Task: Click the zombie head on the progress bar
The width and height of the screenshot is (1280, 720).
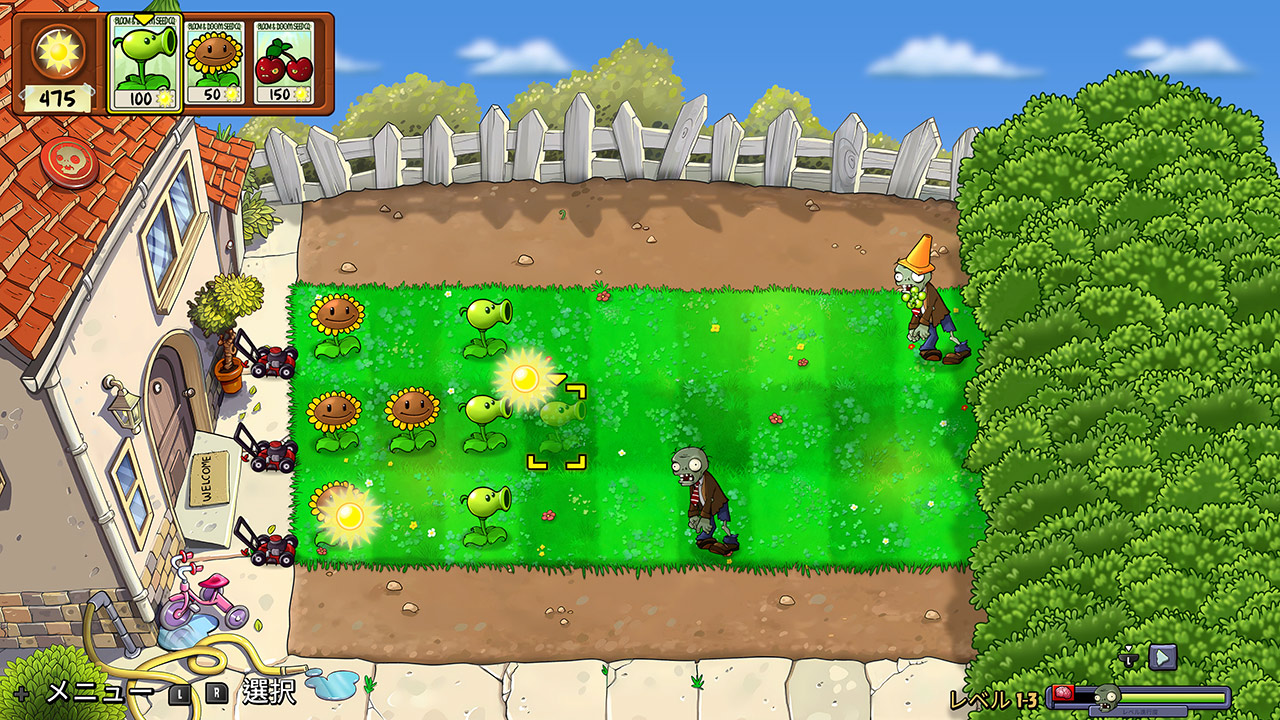Action: (x=1106, y=697)
